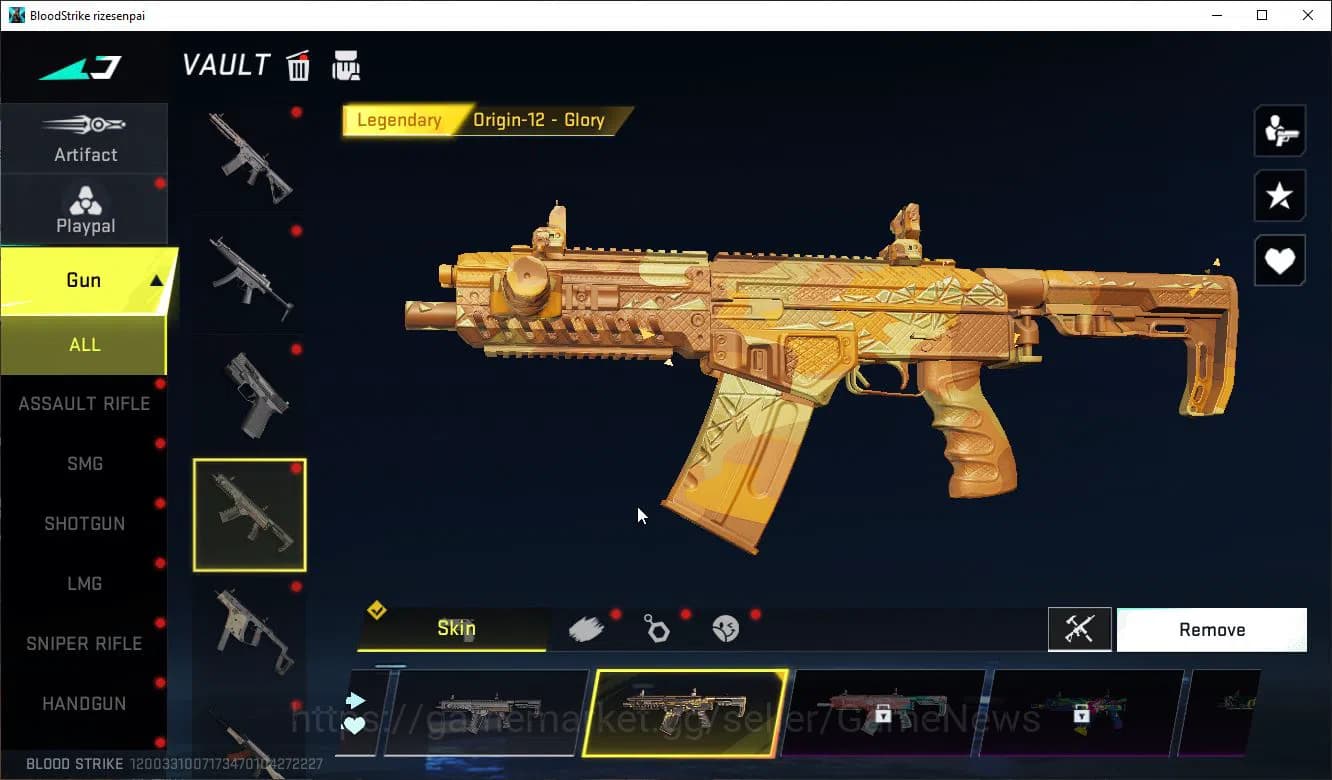Expand the Legendary rarity banner
This screenshot has height=780, width=1332.
tap(400, 120)
